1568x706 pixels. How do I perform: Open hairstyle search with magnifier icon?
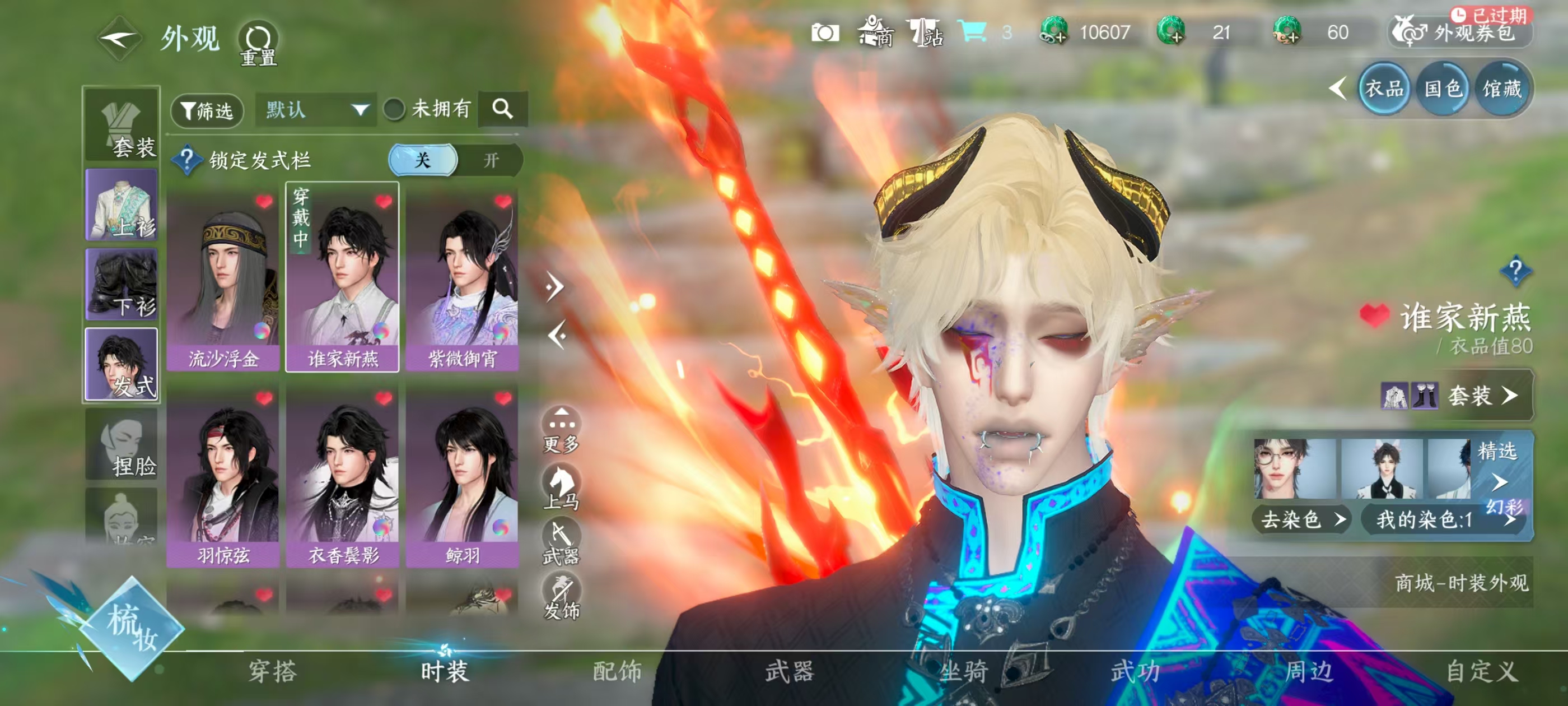[502, 109]
